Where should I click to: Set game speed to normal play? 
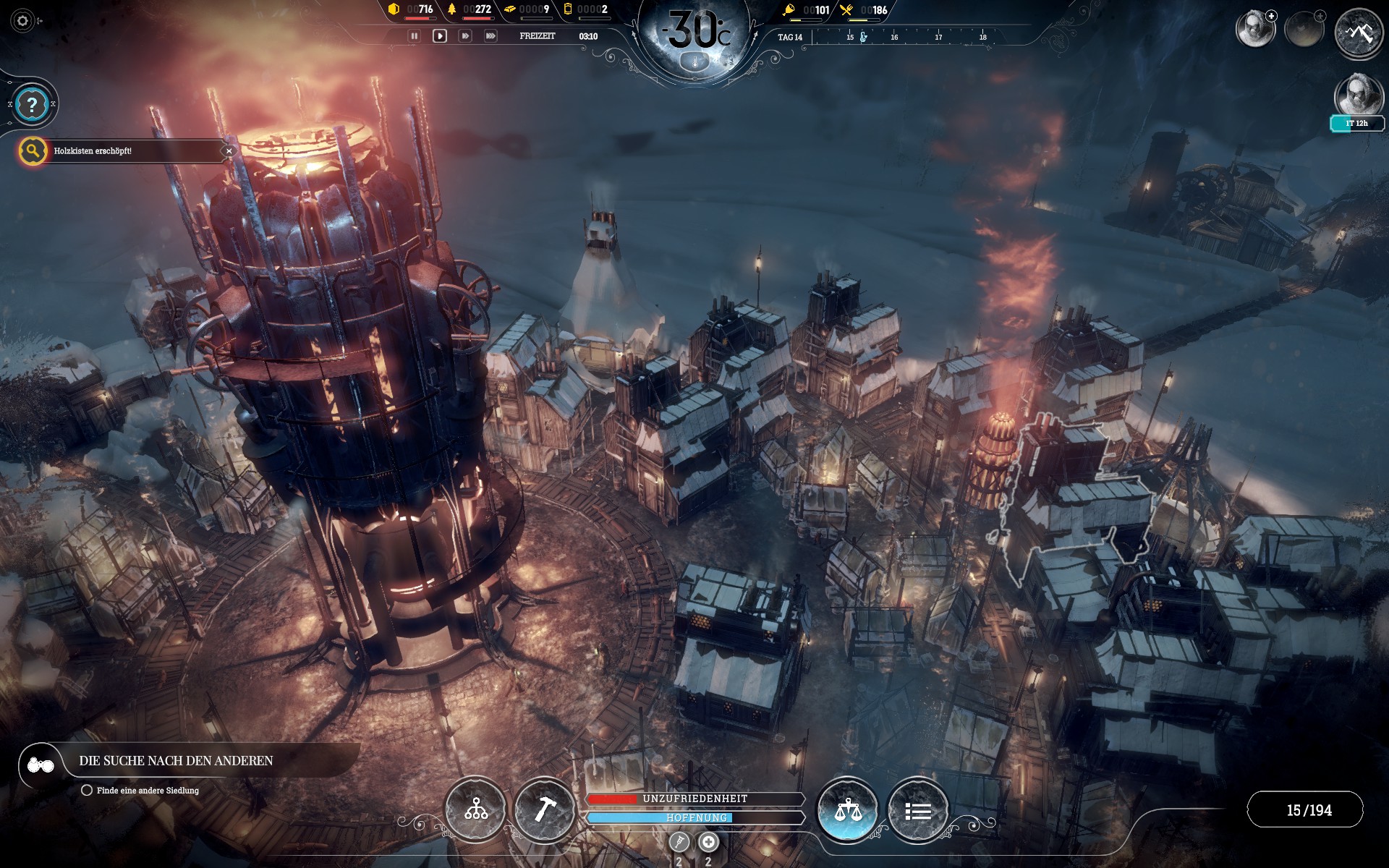439,35
